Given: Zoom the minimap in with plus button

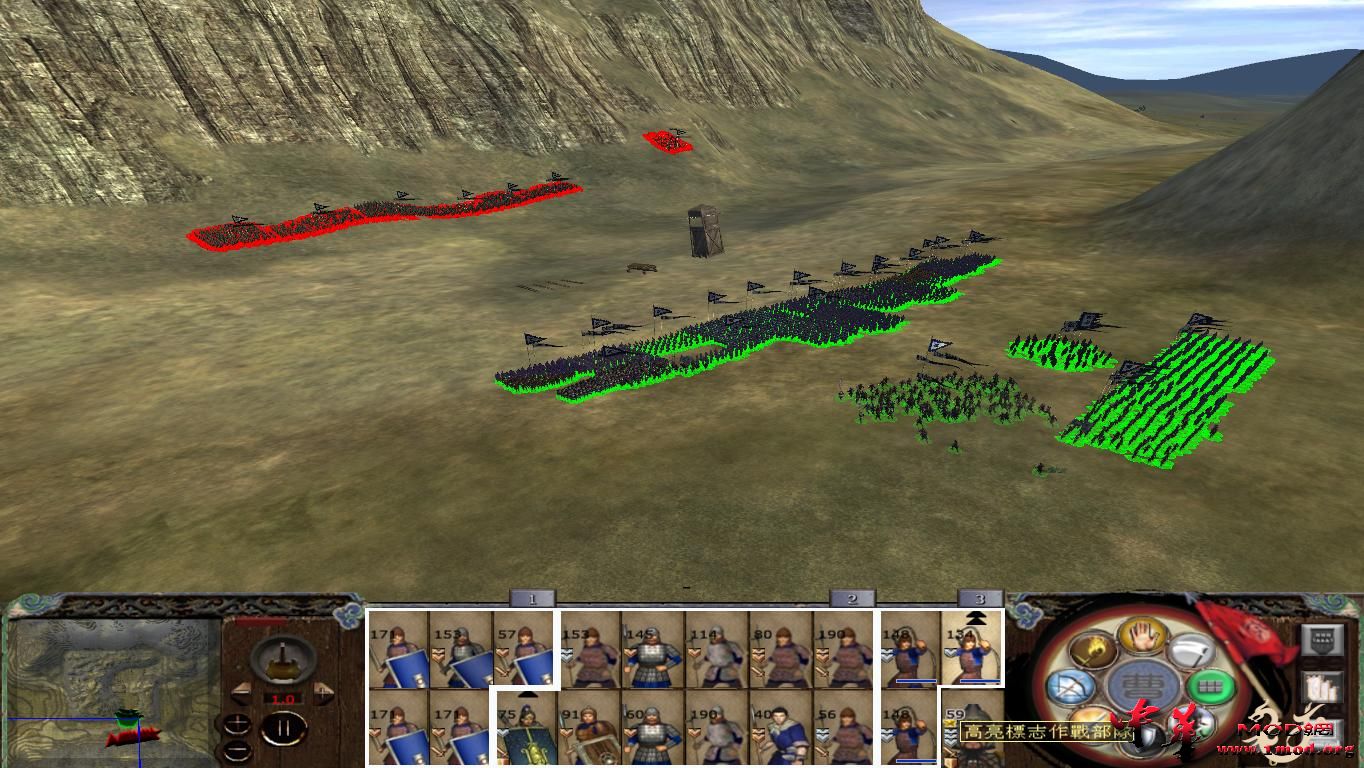Looking at the screenshot, I should (x=238, y=722).
